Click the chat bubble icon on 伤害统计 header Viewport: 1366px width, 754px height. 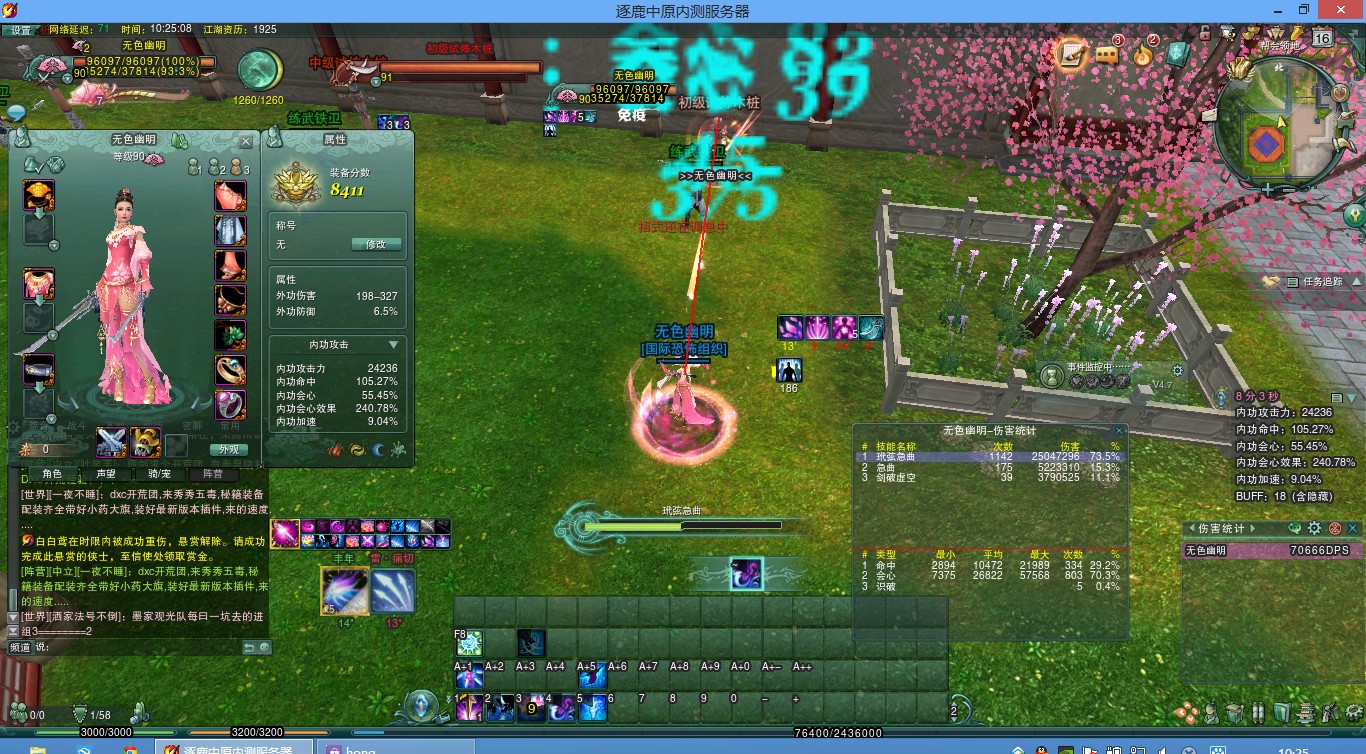point(1294,530)
